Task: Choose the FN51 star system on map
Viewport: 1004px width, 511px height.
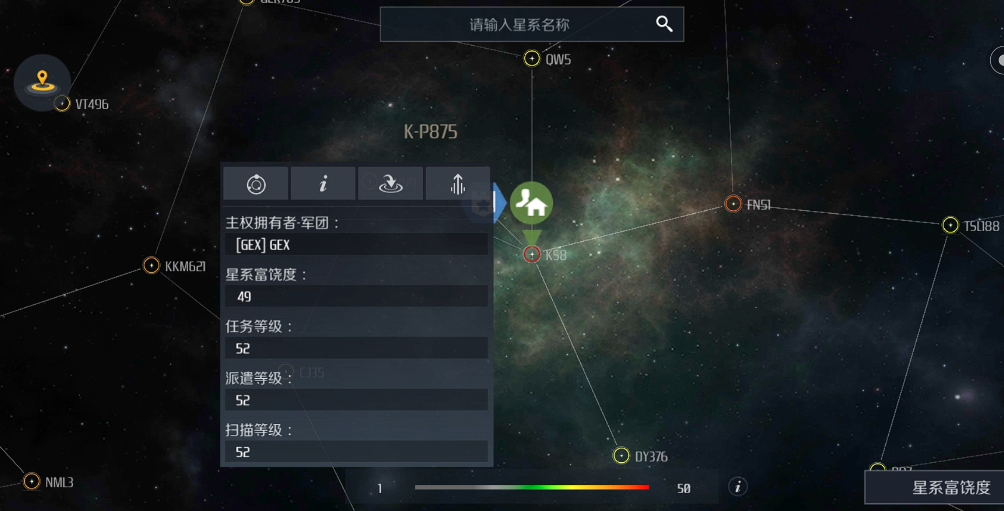Action: 733,204
